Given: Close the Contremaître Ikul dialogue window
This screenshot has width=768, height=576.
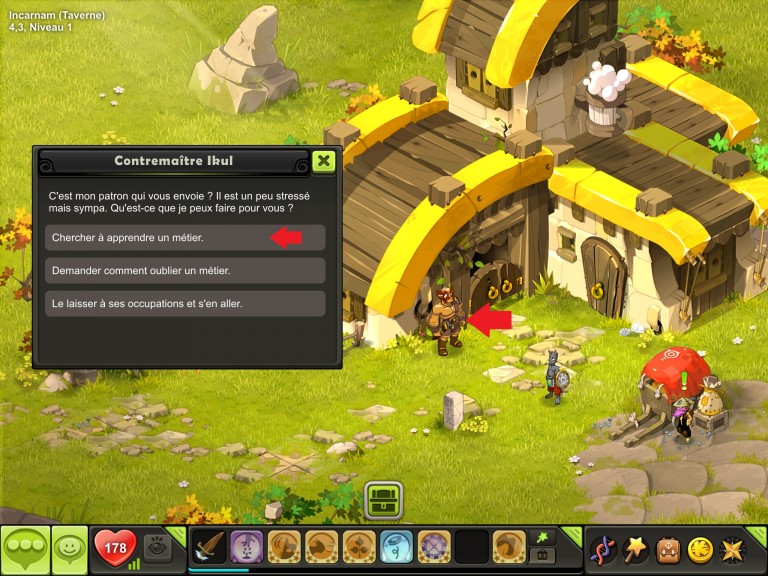Looking at the screenshot, I should pyautogui.click(x=323, y=160).
